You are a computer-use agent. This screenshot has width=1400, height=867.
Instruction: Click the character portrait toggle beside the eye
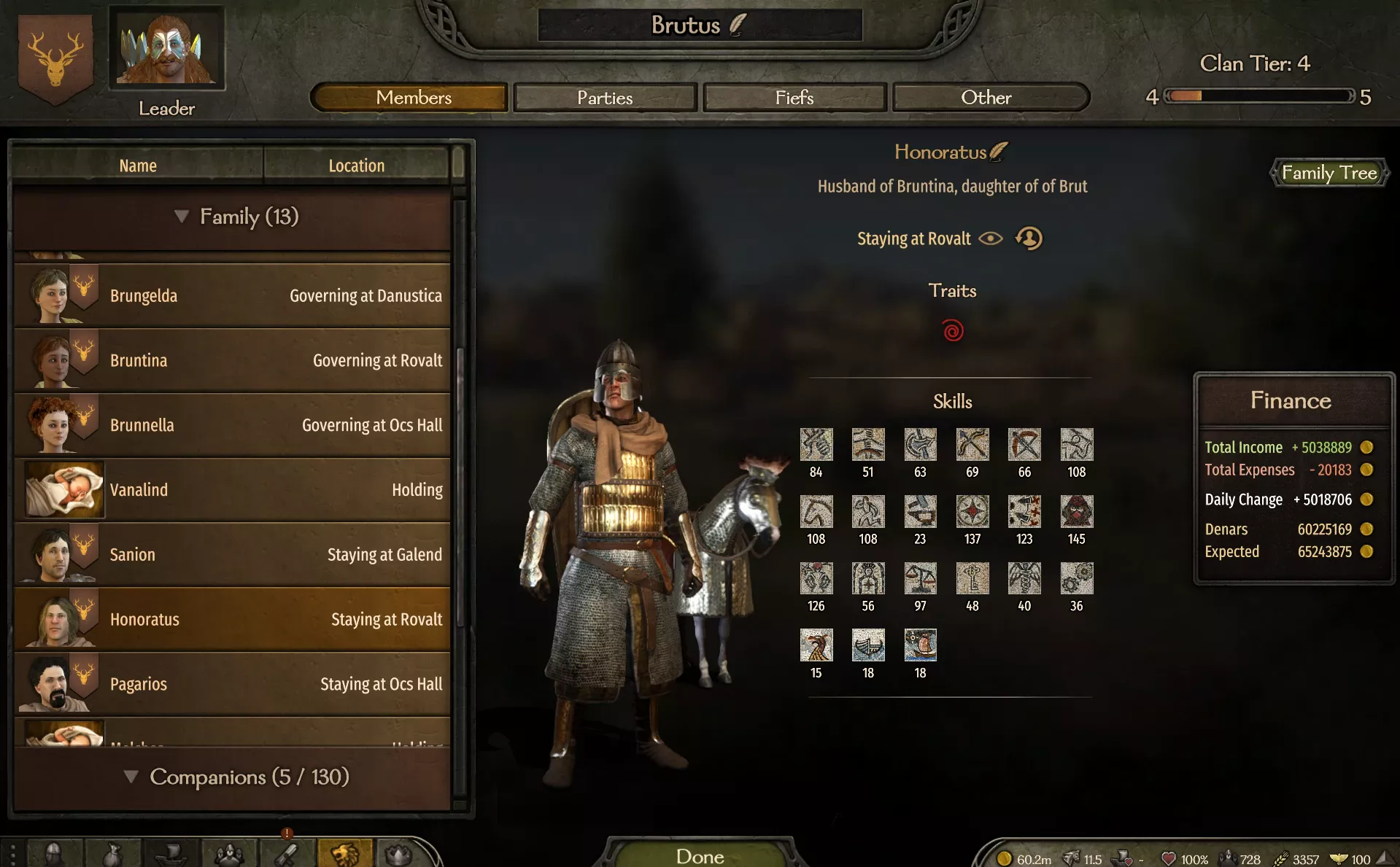click(x=1029, y=238)
